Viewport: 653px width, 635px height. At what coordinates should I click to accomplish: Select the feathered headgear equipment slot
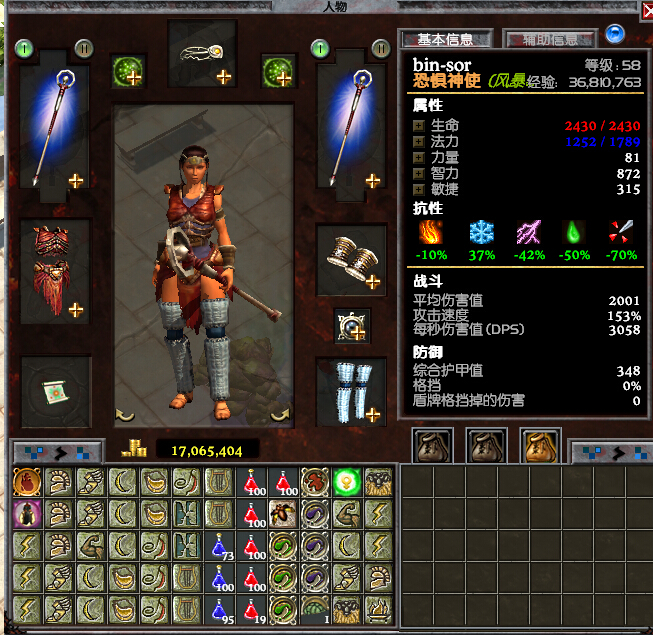point(202,55)
